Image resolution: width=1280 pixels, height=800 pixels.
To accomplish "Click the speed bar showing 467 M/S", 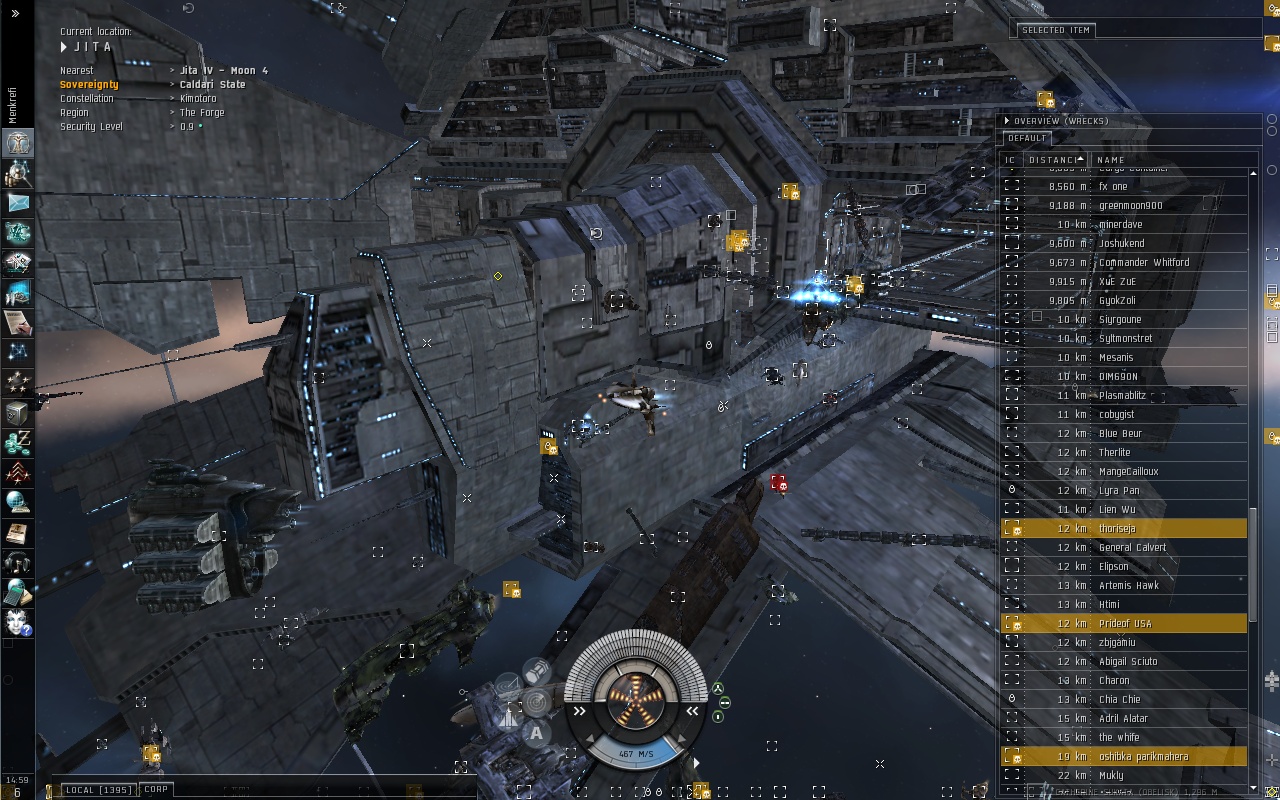I will coord(636,753).
